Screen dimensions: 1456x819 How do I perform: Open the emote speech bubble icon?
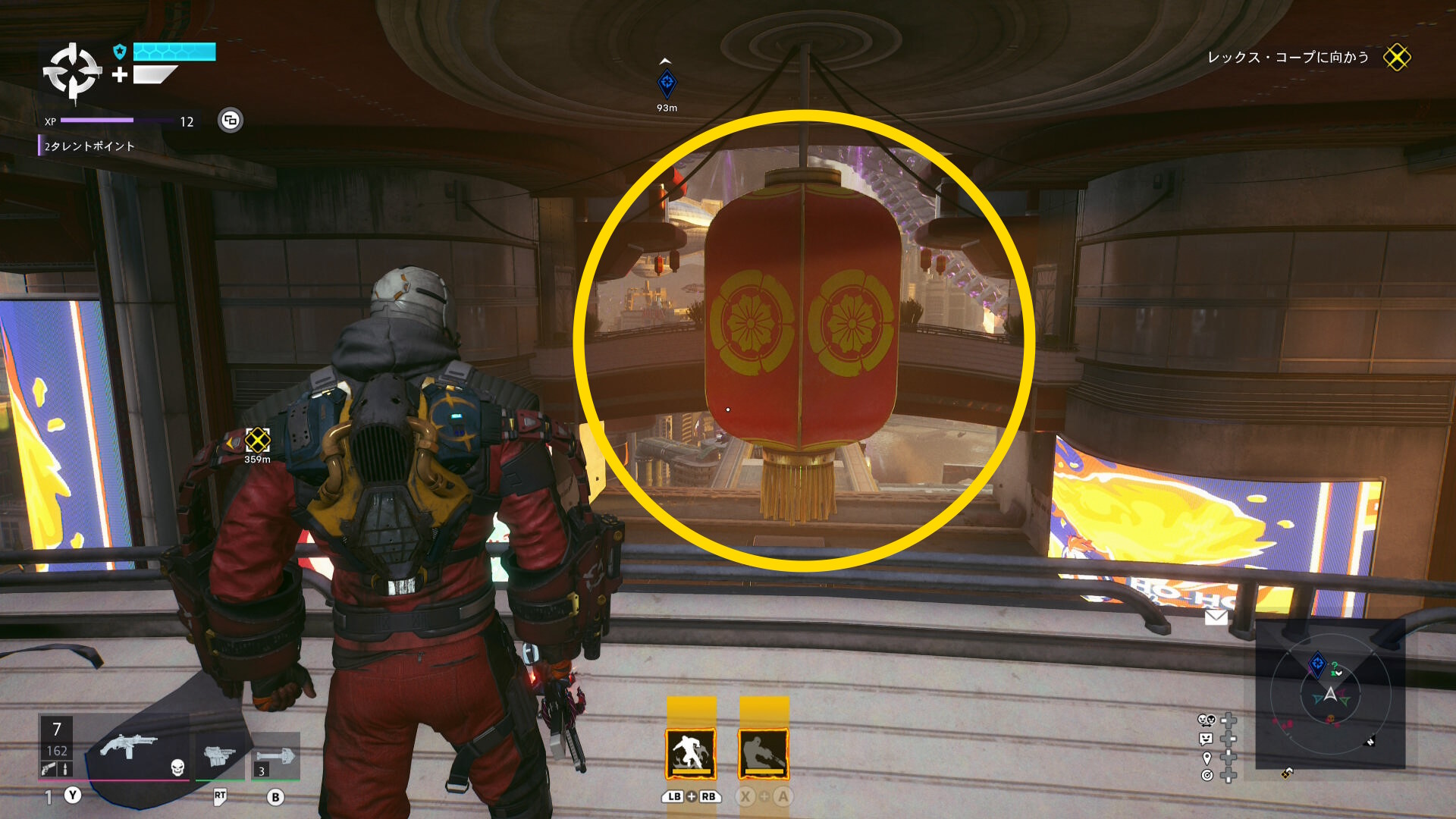[1206, 739]
